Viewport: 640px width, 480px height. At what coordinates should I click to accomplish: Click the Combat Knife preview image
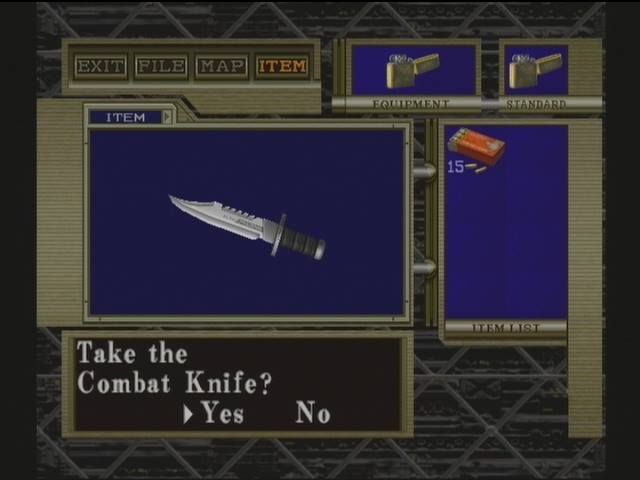coord(247,225)
